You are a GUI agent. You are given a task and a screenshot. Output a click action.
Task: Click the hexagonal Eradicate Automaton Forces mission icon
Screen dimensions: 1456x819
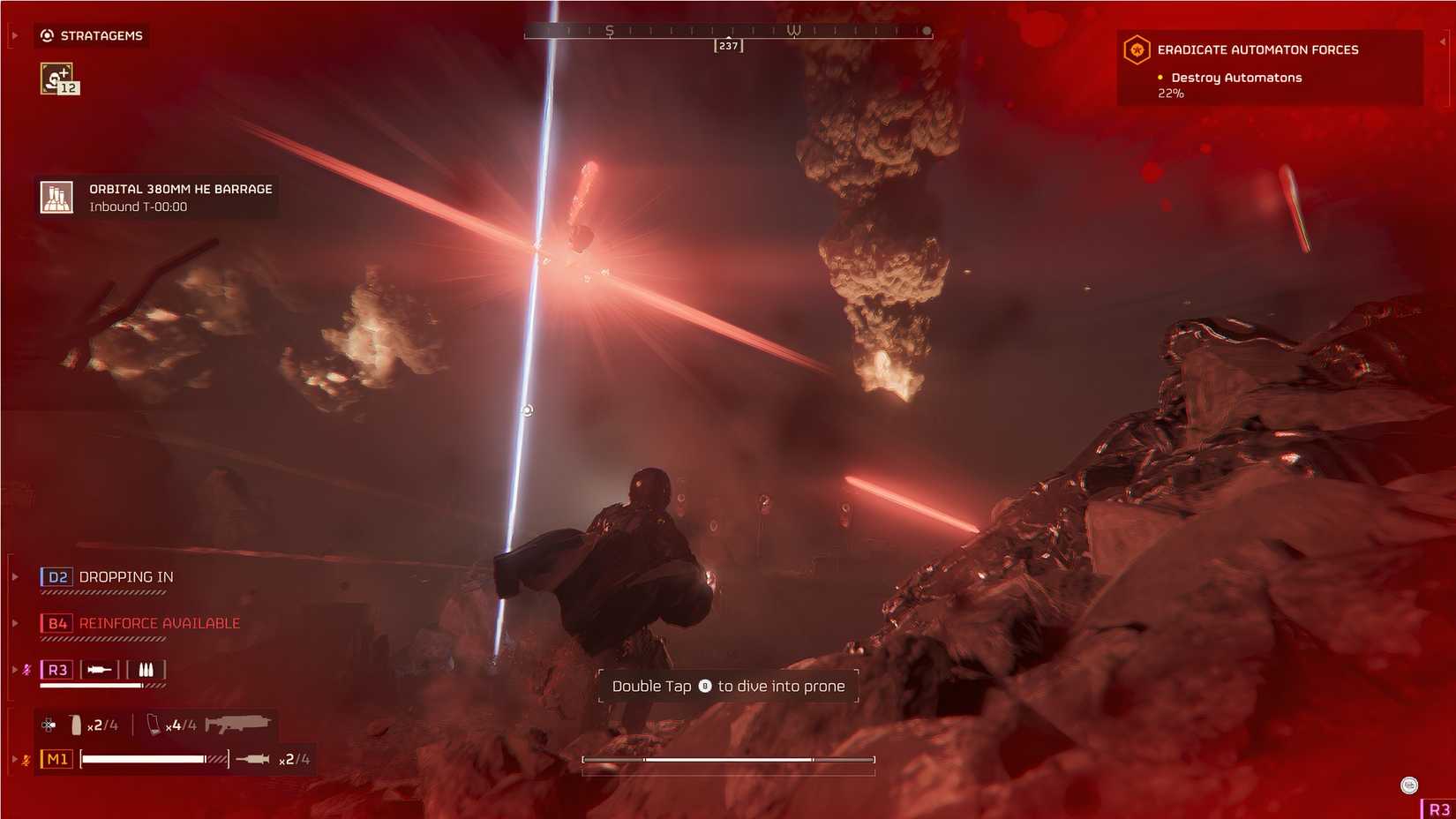(1136, 49)
